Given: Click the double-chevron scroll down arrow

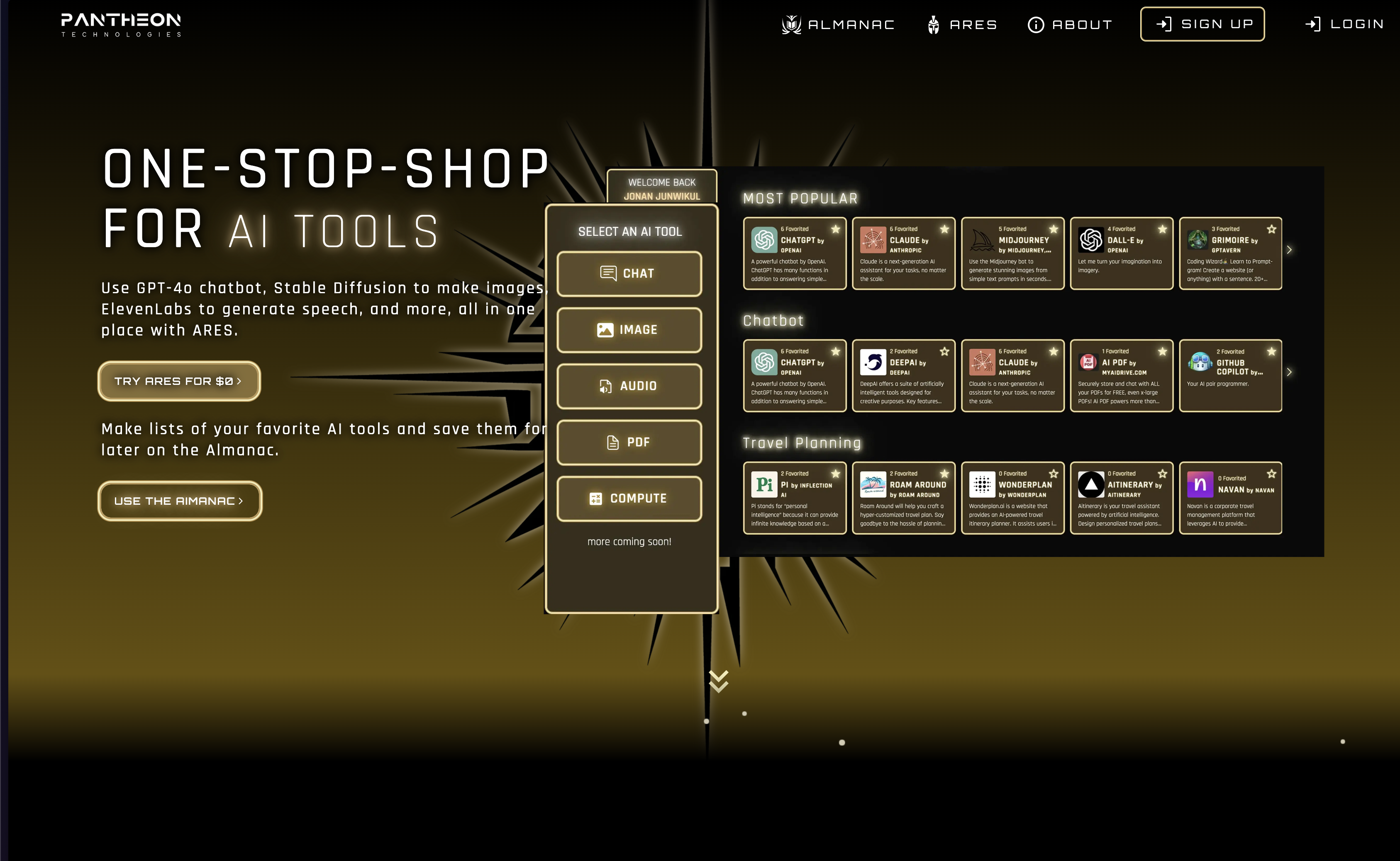Looking at the screenshot, I should [718, 681].
